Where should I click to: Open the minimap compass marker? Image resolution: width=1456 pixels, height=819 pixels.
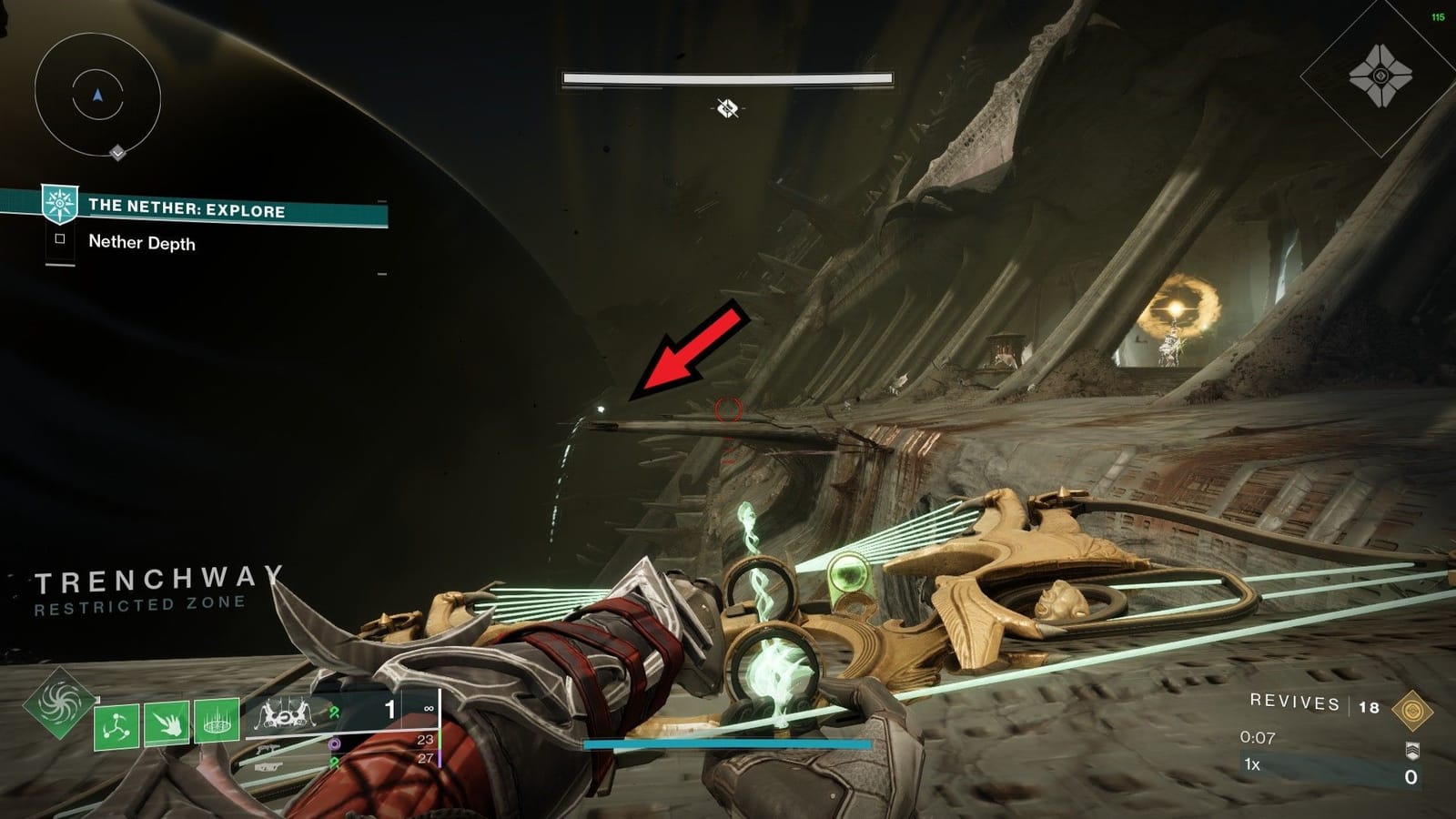(x=116, y=153)
